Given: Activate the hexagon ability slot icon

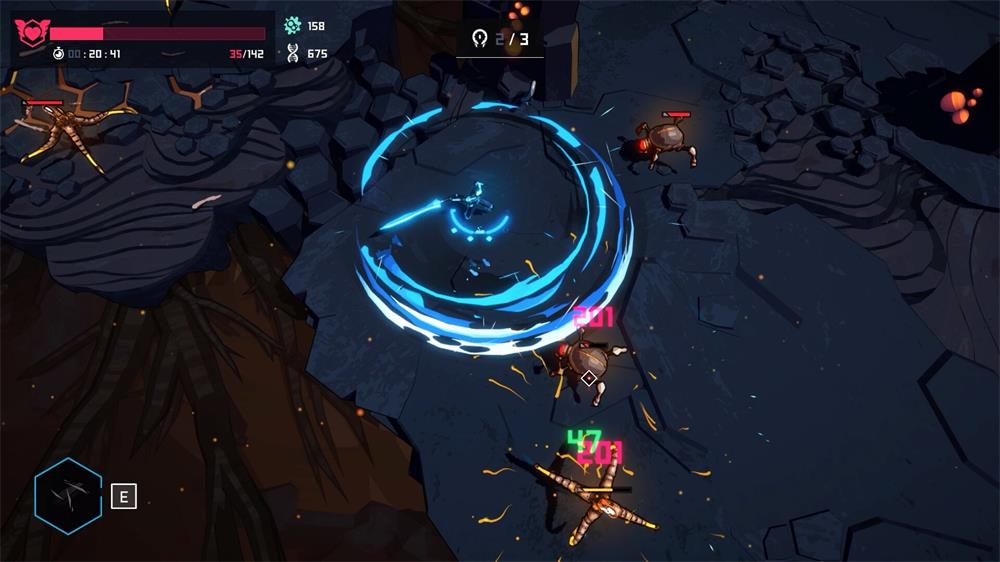Looking at the screenshot, I should pos(68,495).
